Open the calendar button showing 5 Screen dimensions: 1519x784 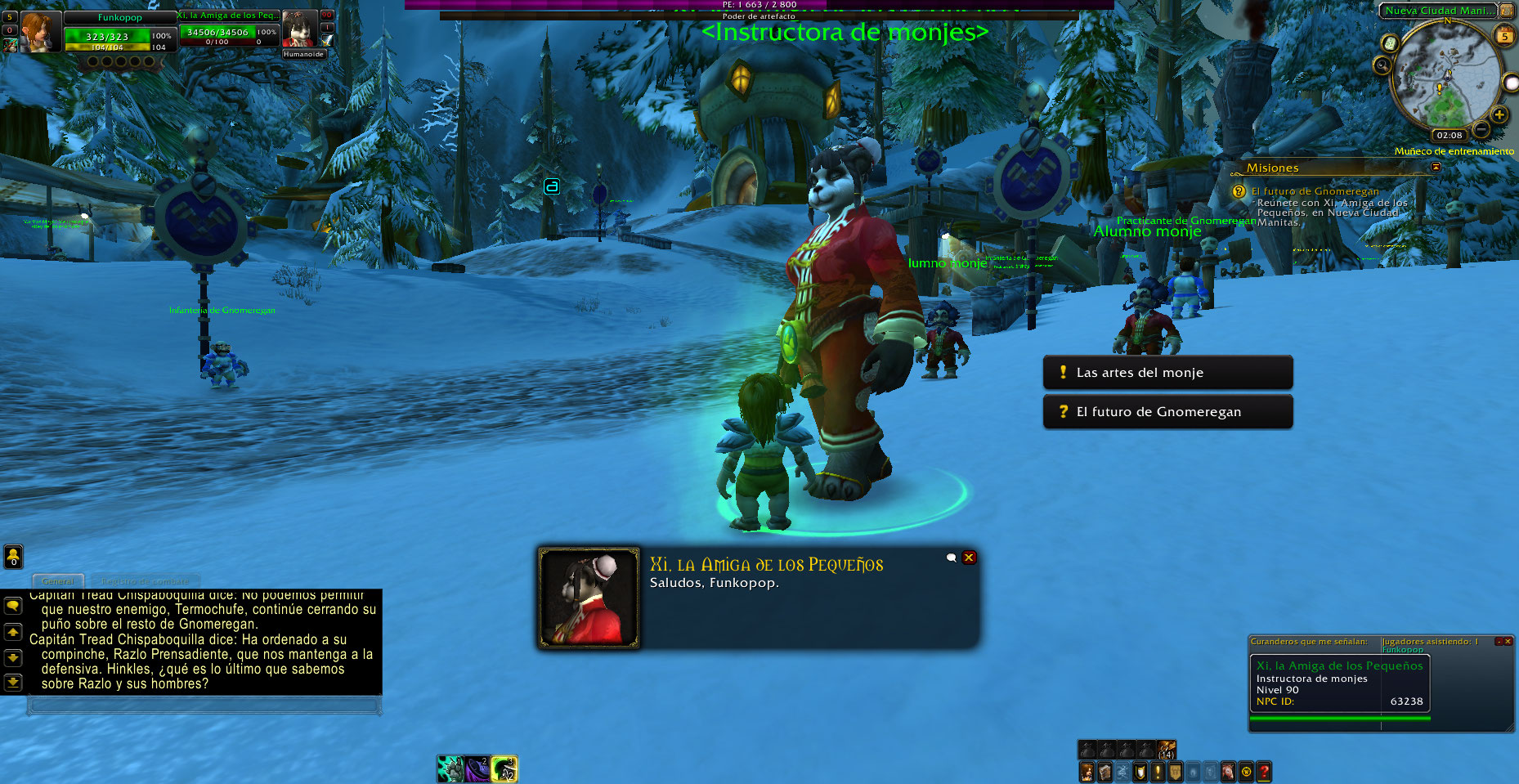tap(1504, 36)
